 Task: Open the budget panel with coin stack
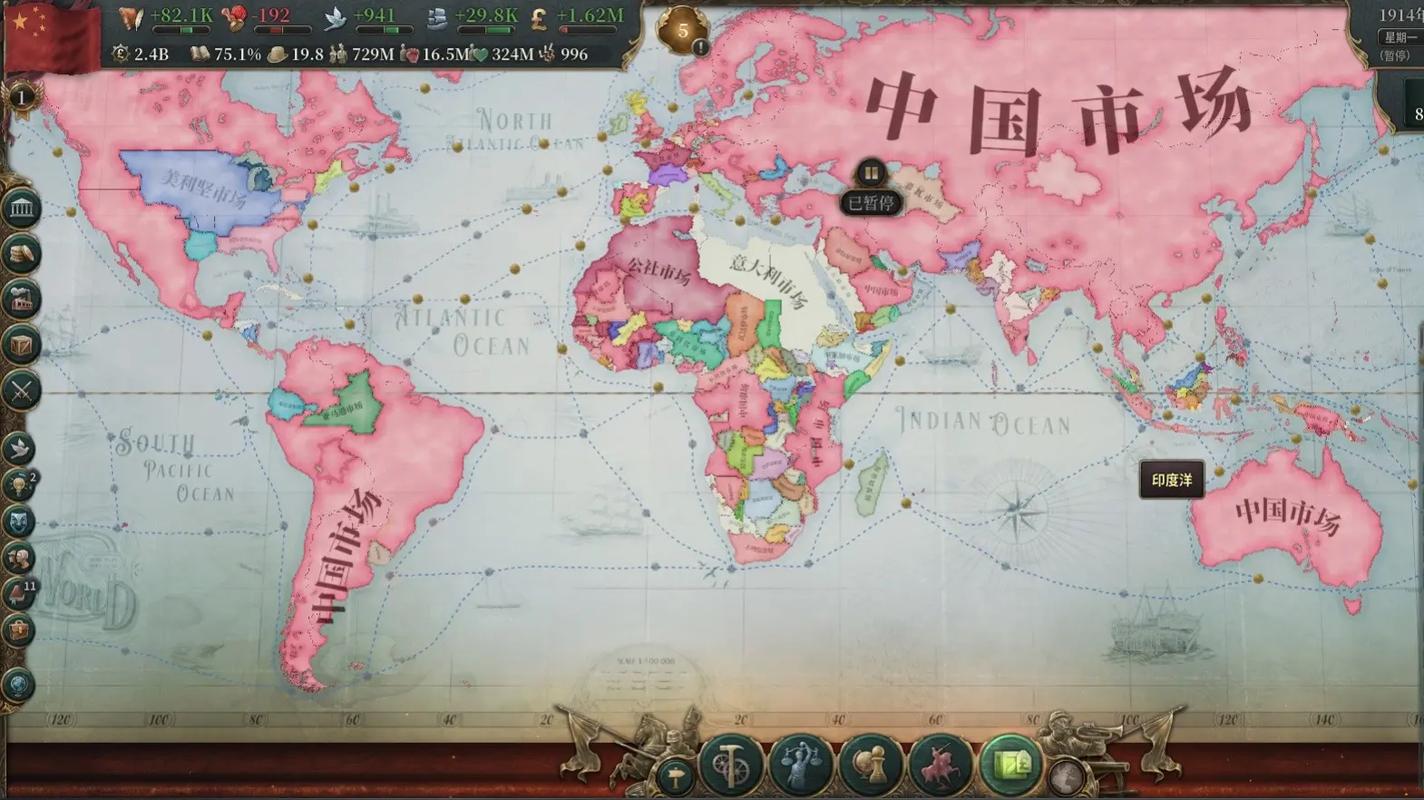(21, 255)
